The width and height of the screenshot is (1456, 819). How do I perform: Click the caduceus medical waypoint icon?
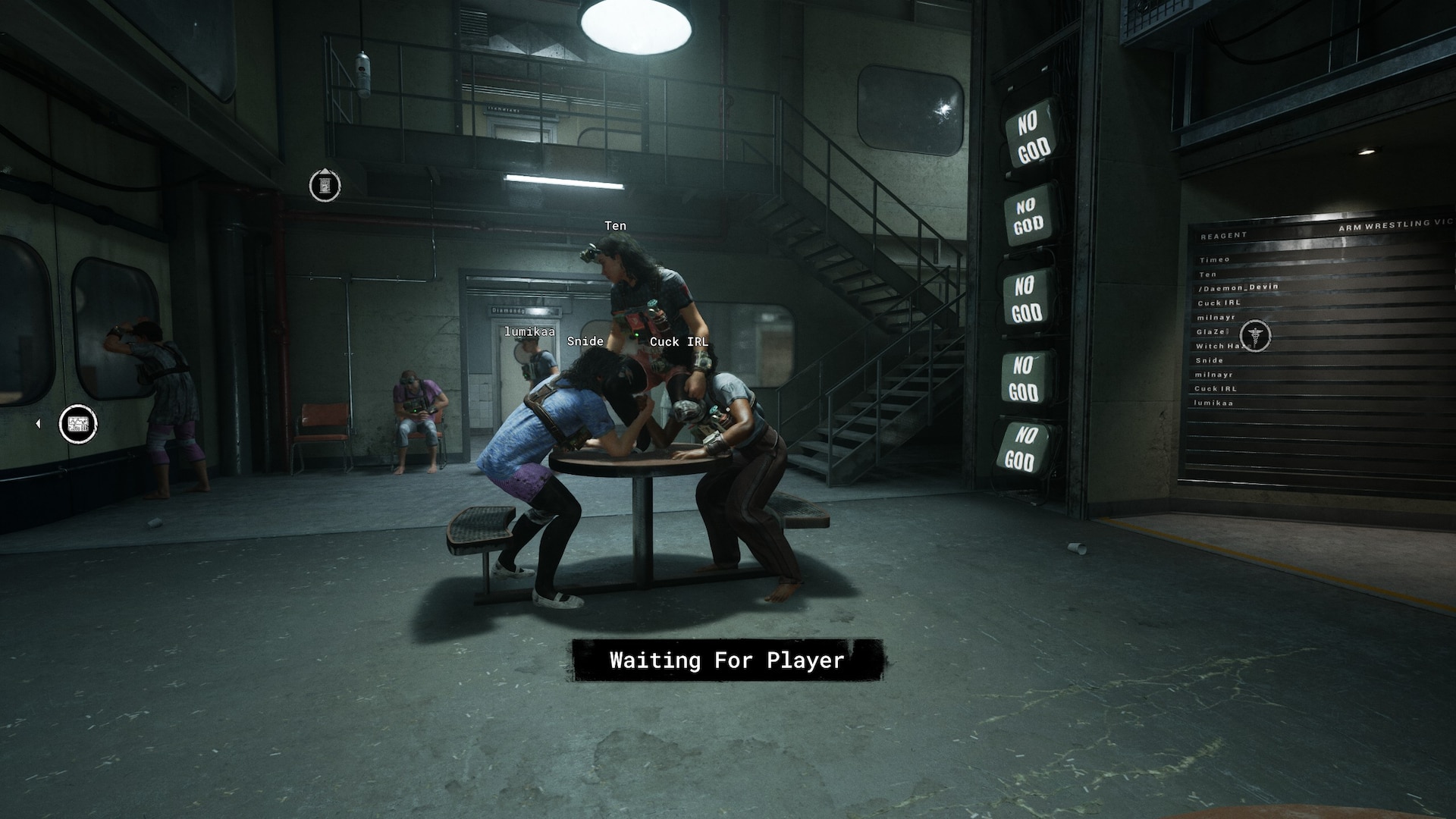coord(1255,335)
